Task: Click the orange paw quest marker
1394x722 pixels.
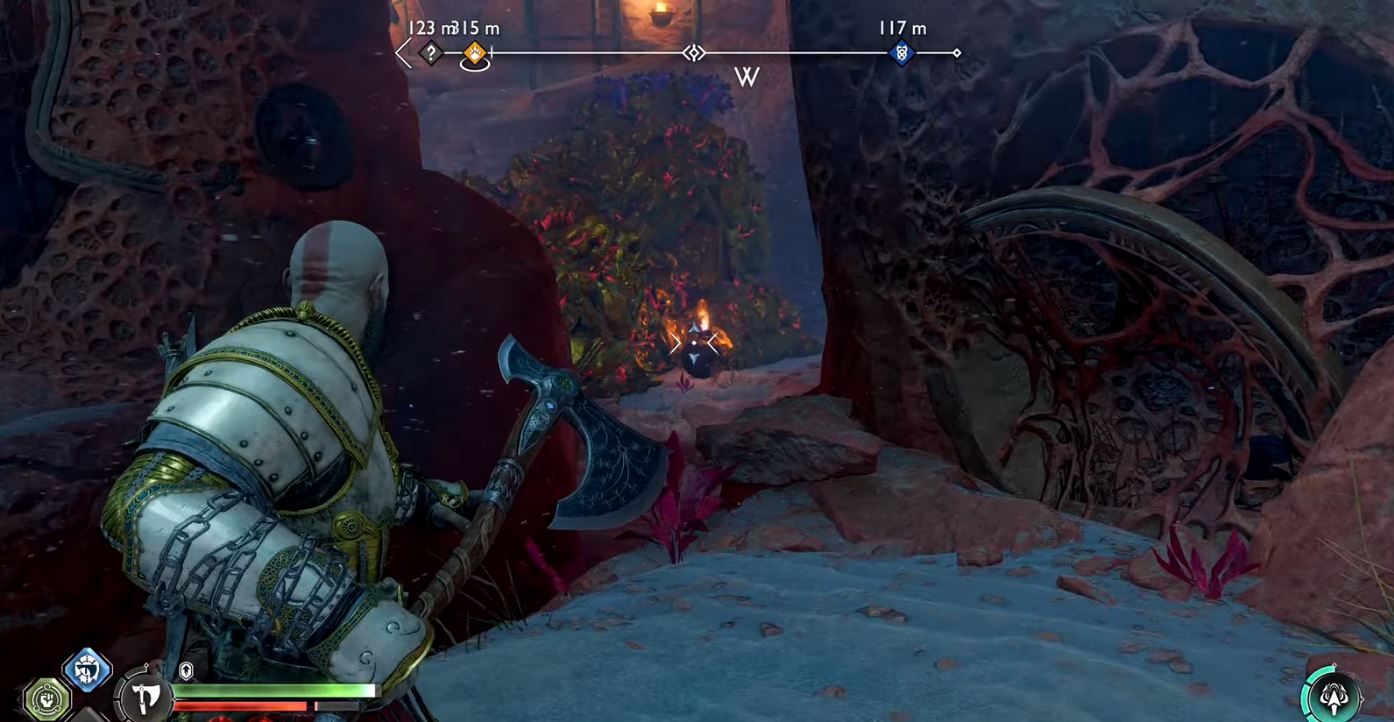Action: pyautogui.click(x=475, y=53)
